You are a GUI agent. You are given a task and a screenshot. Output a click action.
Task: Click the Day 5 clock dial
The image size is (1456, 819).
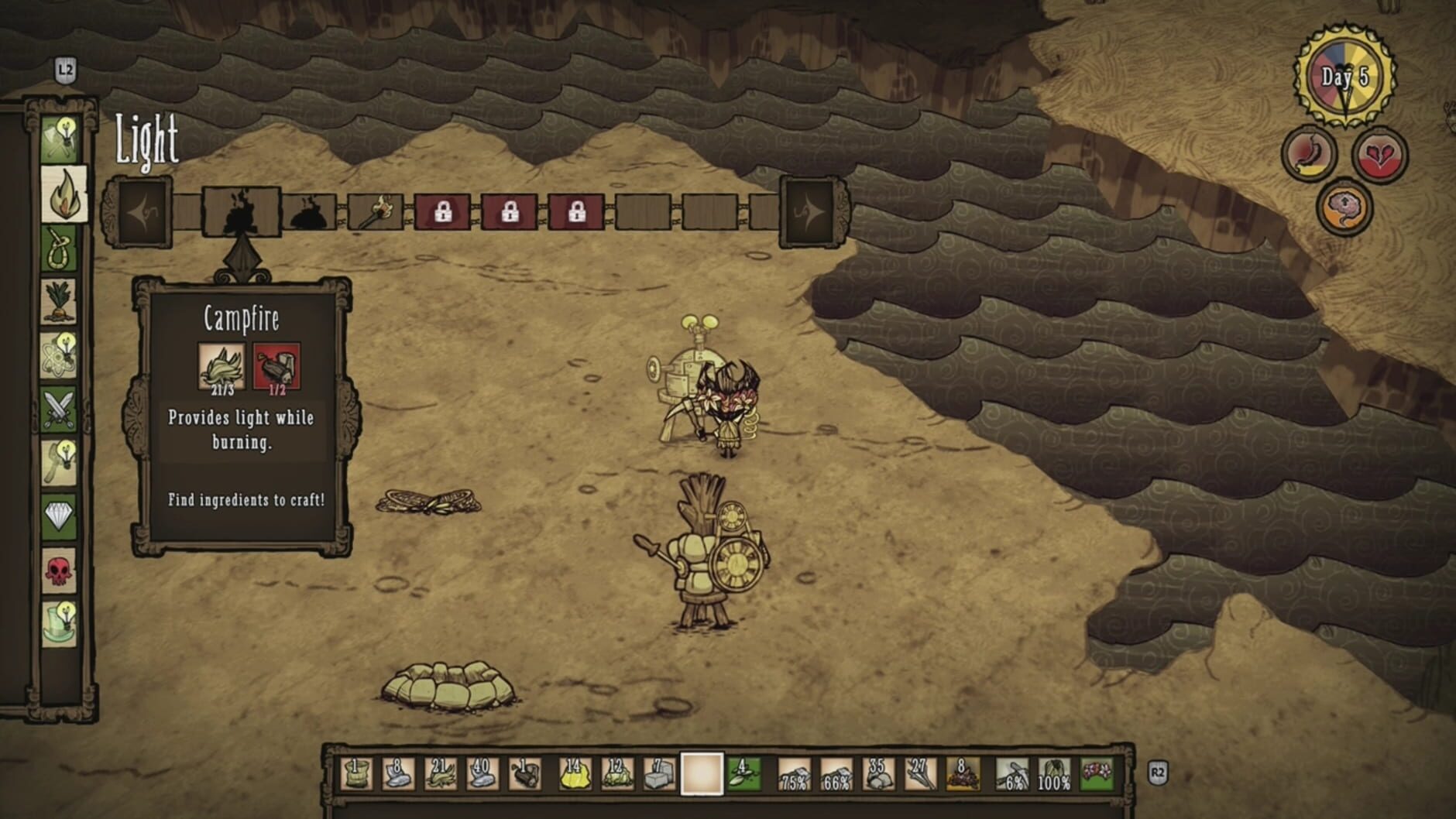(1344, 74)
